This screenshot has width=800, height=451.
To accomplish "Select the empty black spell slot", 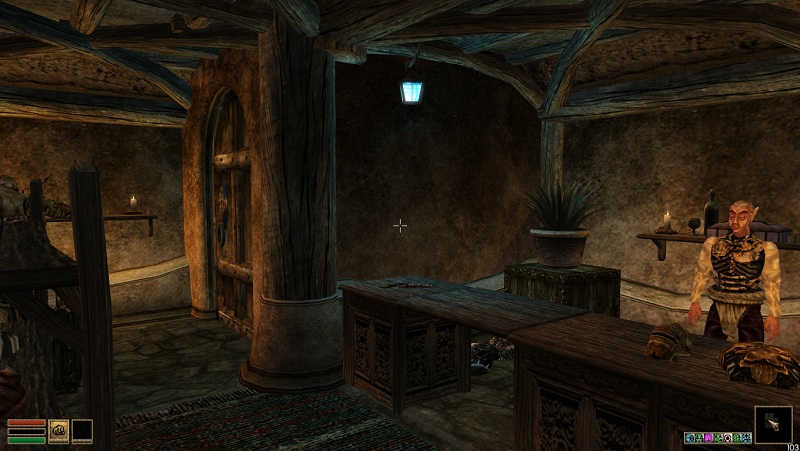I will 81,431.
